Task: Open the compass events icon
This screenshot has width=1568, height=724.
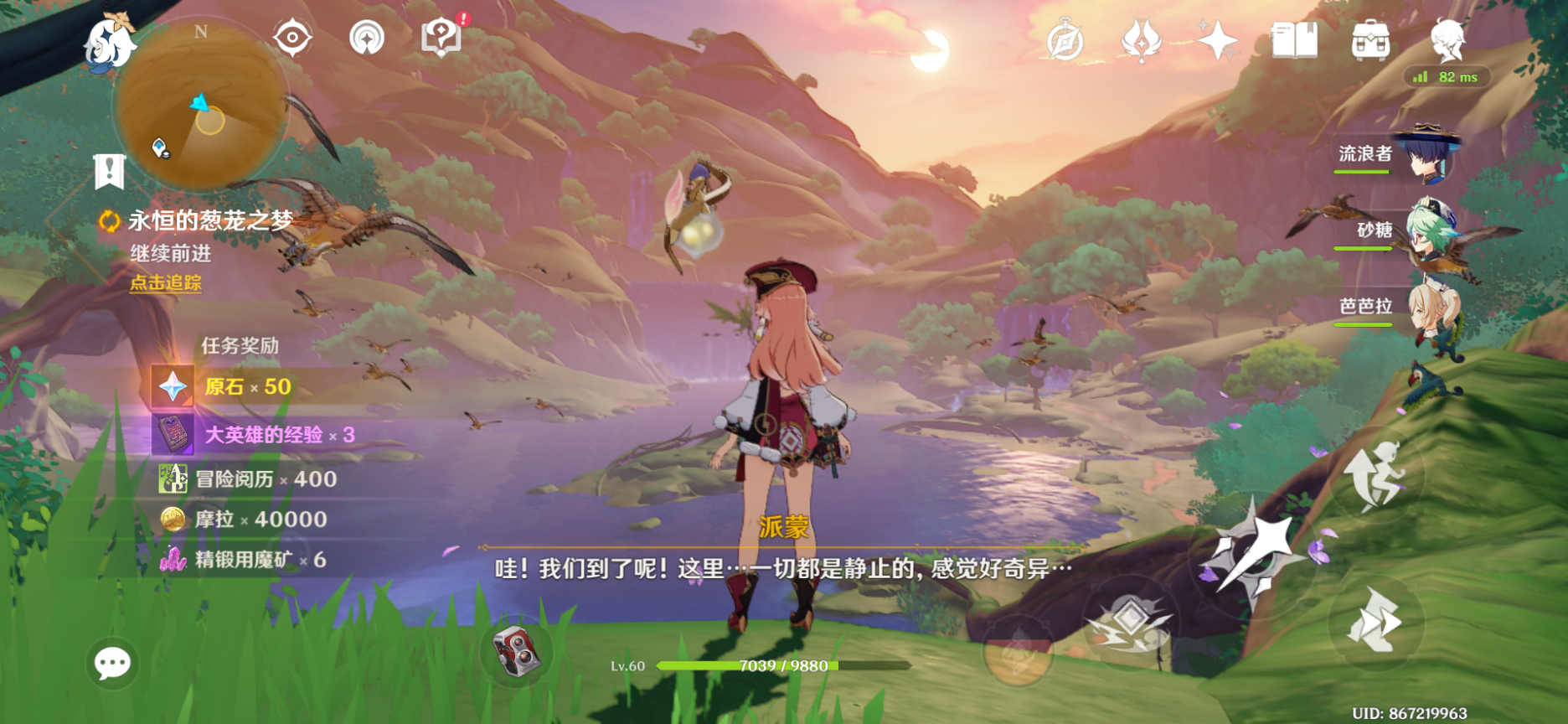Action: pos(1065,40)
